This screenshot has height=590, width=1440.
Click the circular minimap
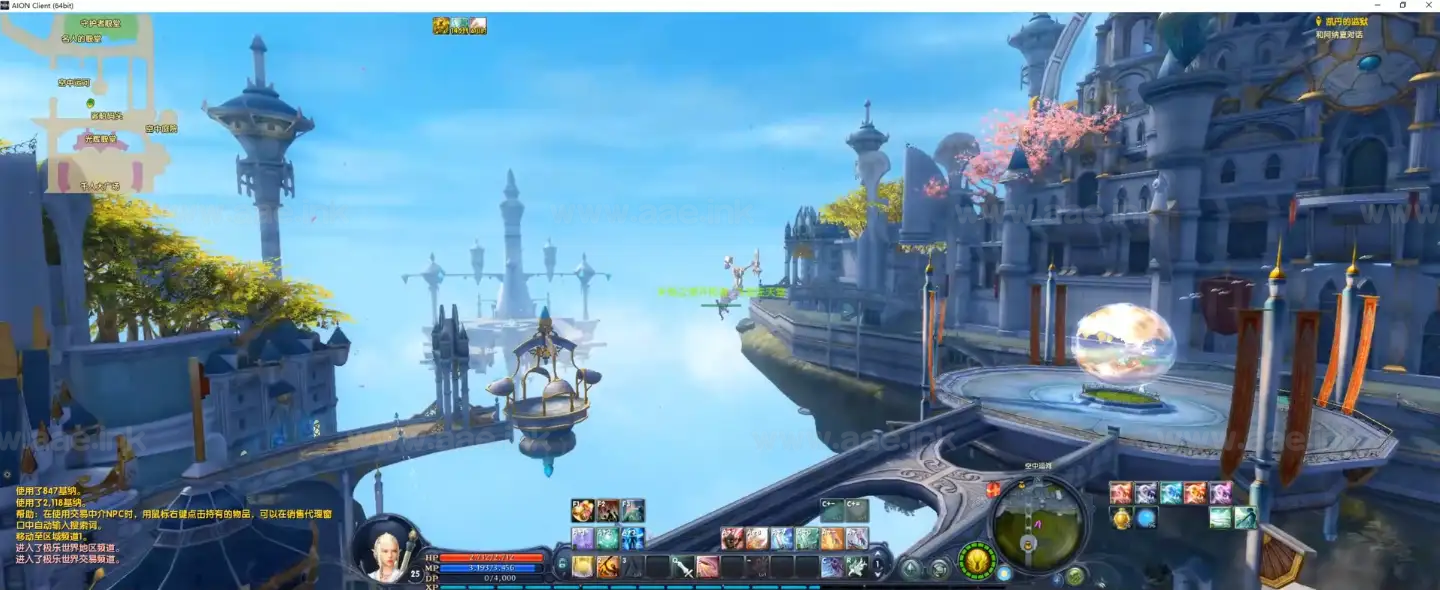(1037, 522)
